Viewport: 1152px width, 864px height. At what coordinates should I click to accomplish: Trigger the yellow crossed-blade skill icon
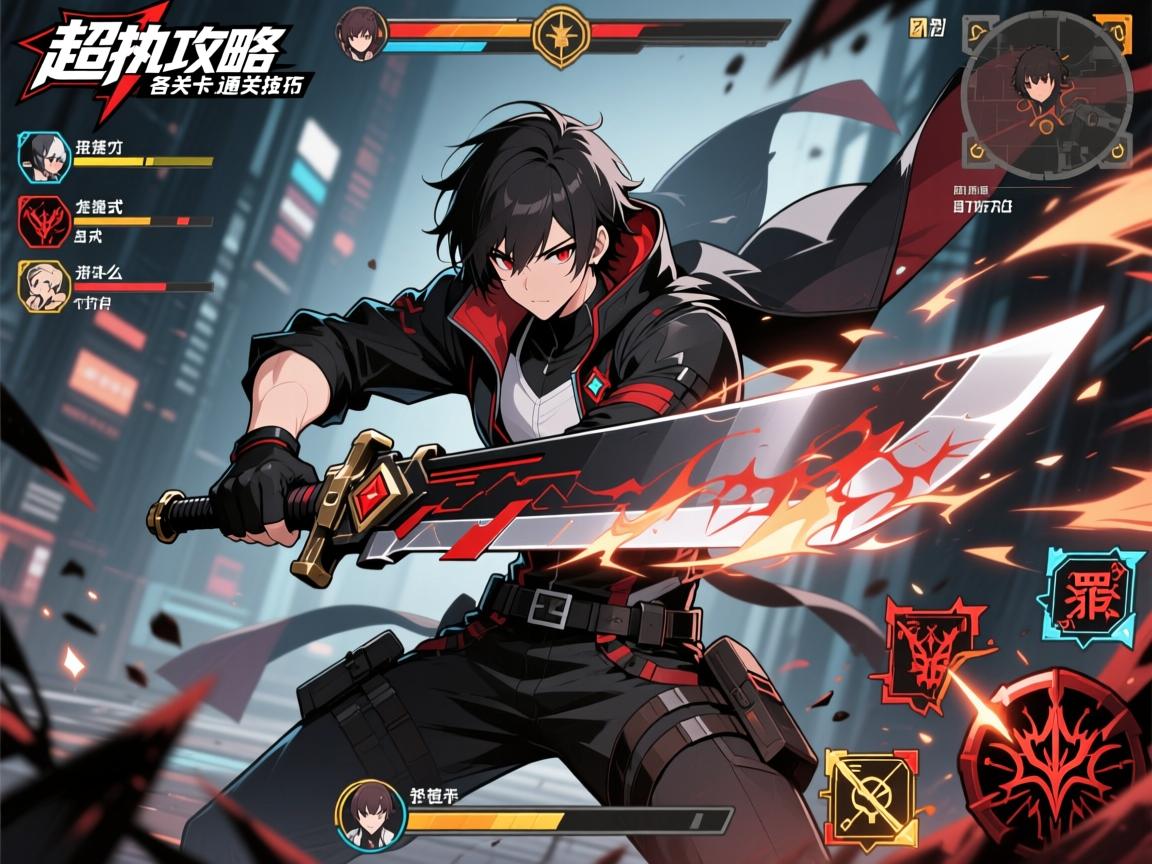868,798
